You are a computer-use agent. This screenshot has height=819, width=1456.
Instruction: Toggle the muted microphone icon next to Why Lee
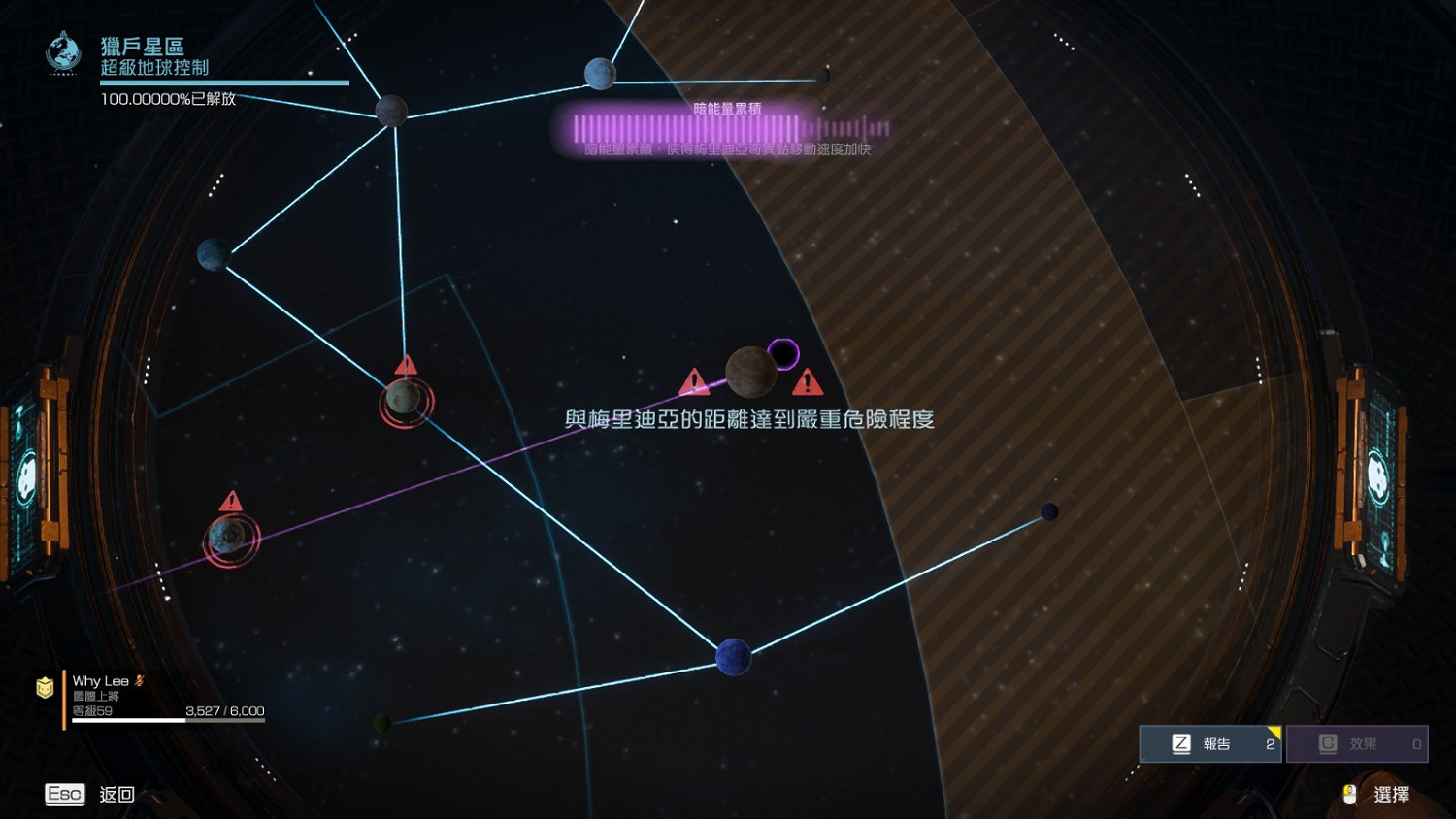point(139,680)
